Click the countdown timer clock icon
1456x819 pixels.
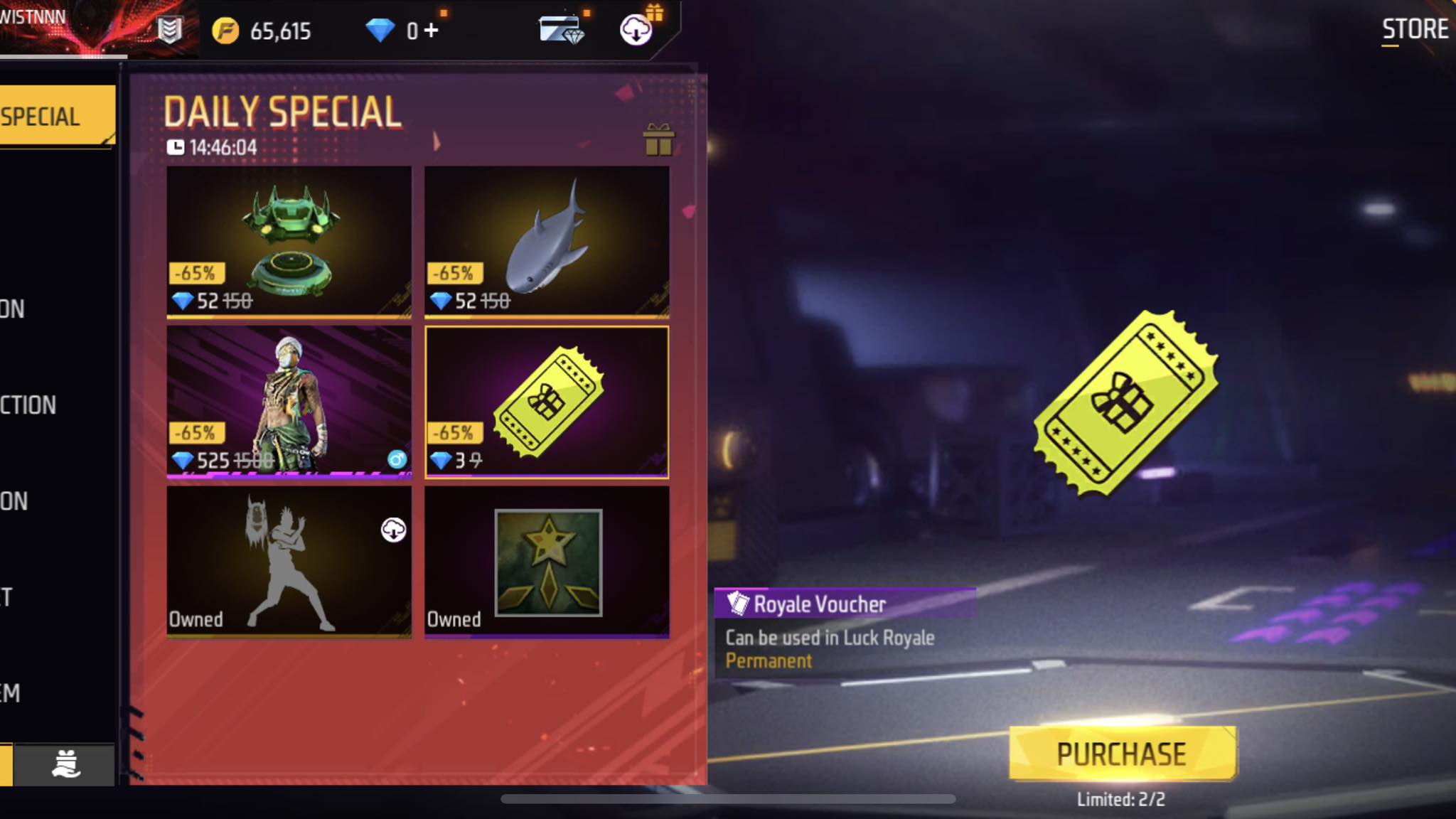point(176,147)
